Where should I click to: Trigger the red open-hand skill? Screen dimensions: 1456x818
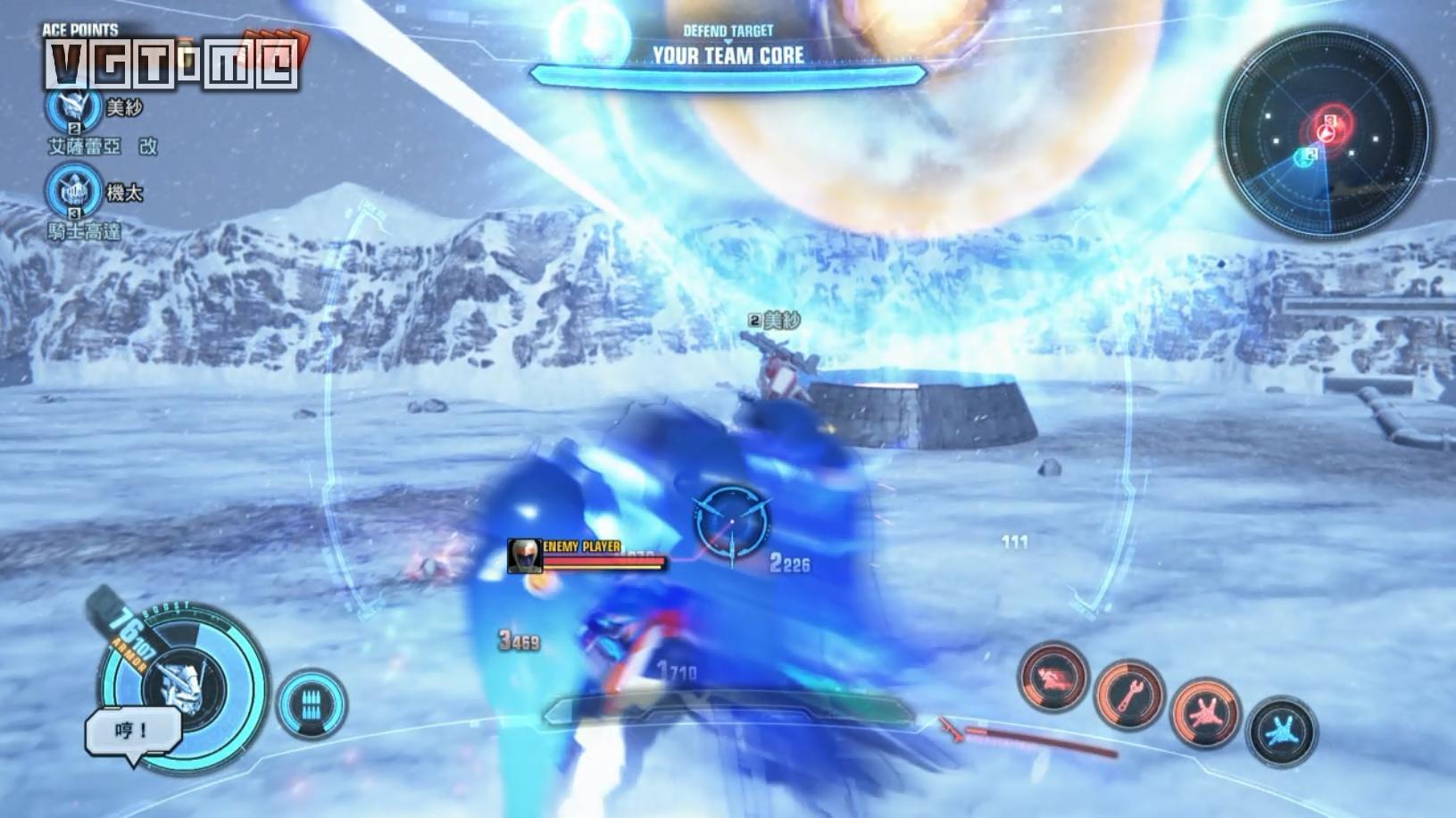click(1205, 712)
